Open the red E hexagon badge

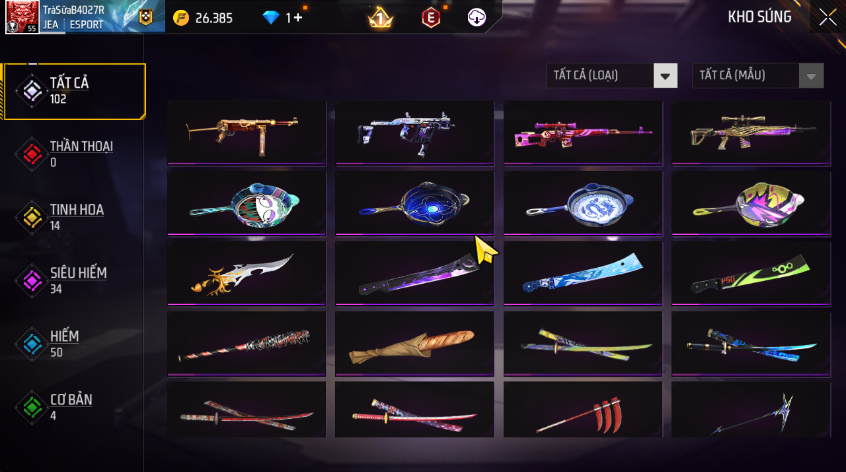pyautogui.click(x=430, y=18)
